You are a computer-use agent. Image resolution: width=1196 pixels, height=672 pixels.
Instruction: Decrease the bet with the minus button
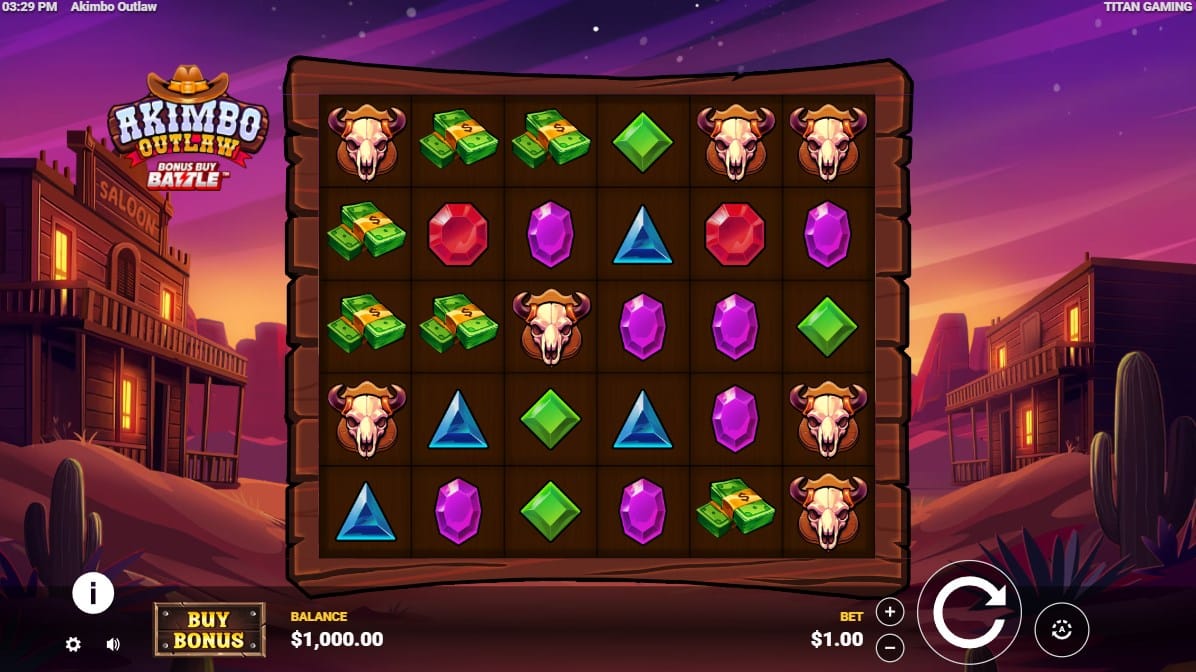(x=889, y=647)
